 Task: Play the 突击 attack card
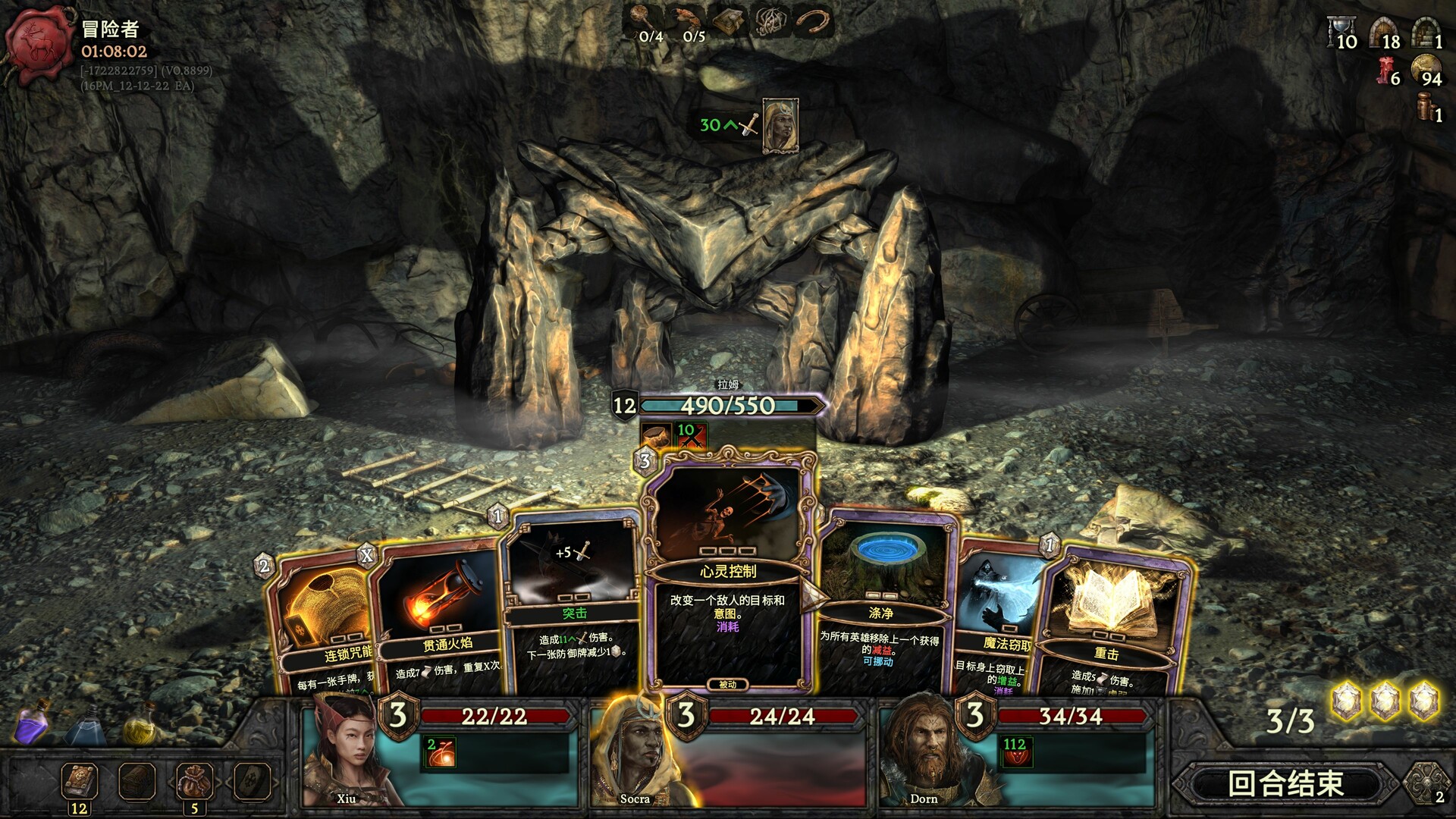[573, 607]
